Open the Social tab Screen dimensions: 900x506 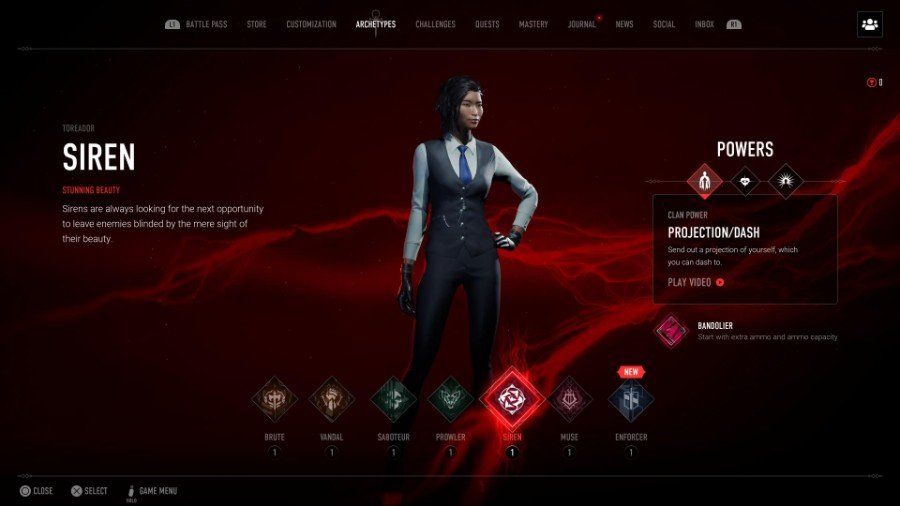click(664, 24)
